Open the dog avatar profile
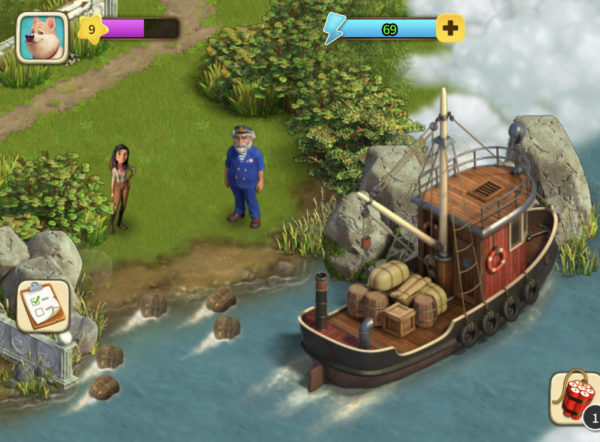This screenshot has width=600, height=442. [x=42, y=37]
